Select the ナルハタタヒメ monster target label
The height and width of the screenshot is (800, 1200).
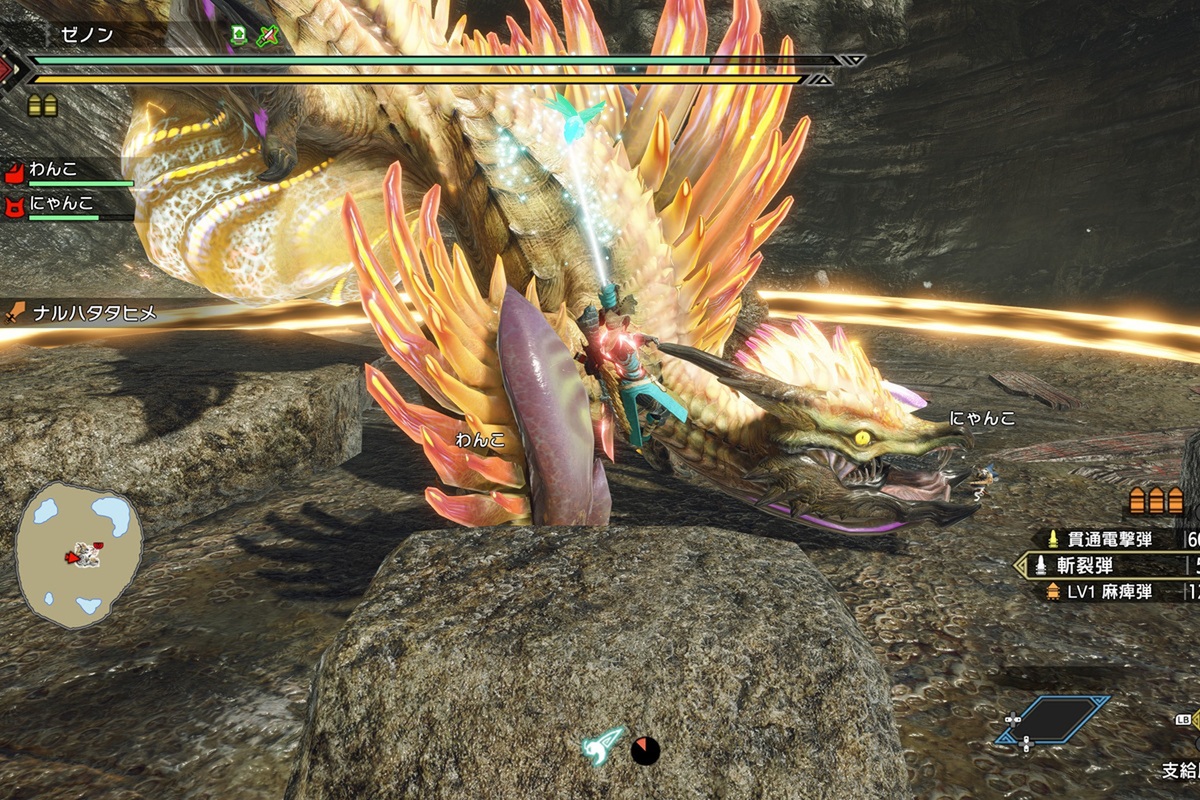[x=82, y=313]
